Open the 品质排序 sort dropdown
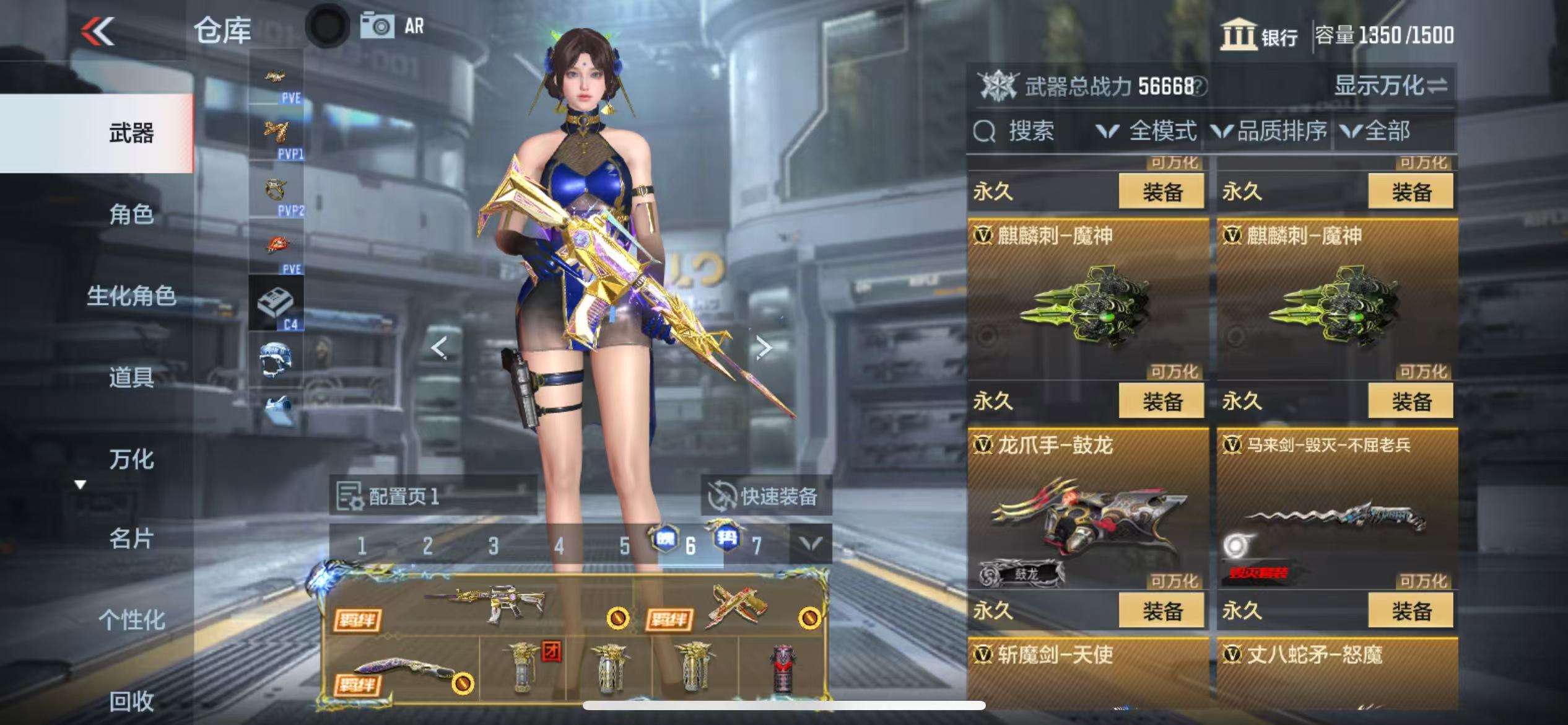 click(1270, 131)
